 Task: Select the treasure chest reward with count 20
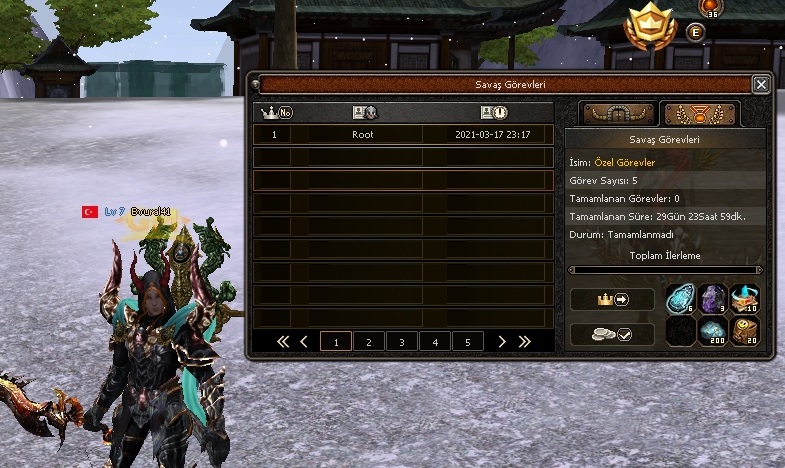pos(745,332)
